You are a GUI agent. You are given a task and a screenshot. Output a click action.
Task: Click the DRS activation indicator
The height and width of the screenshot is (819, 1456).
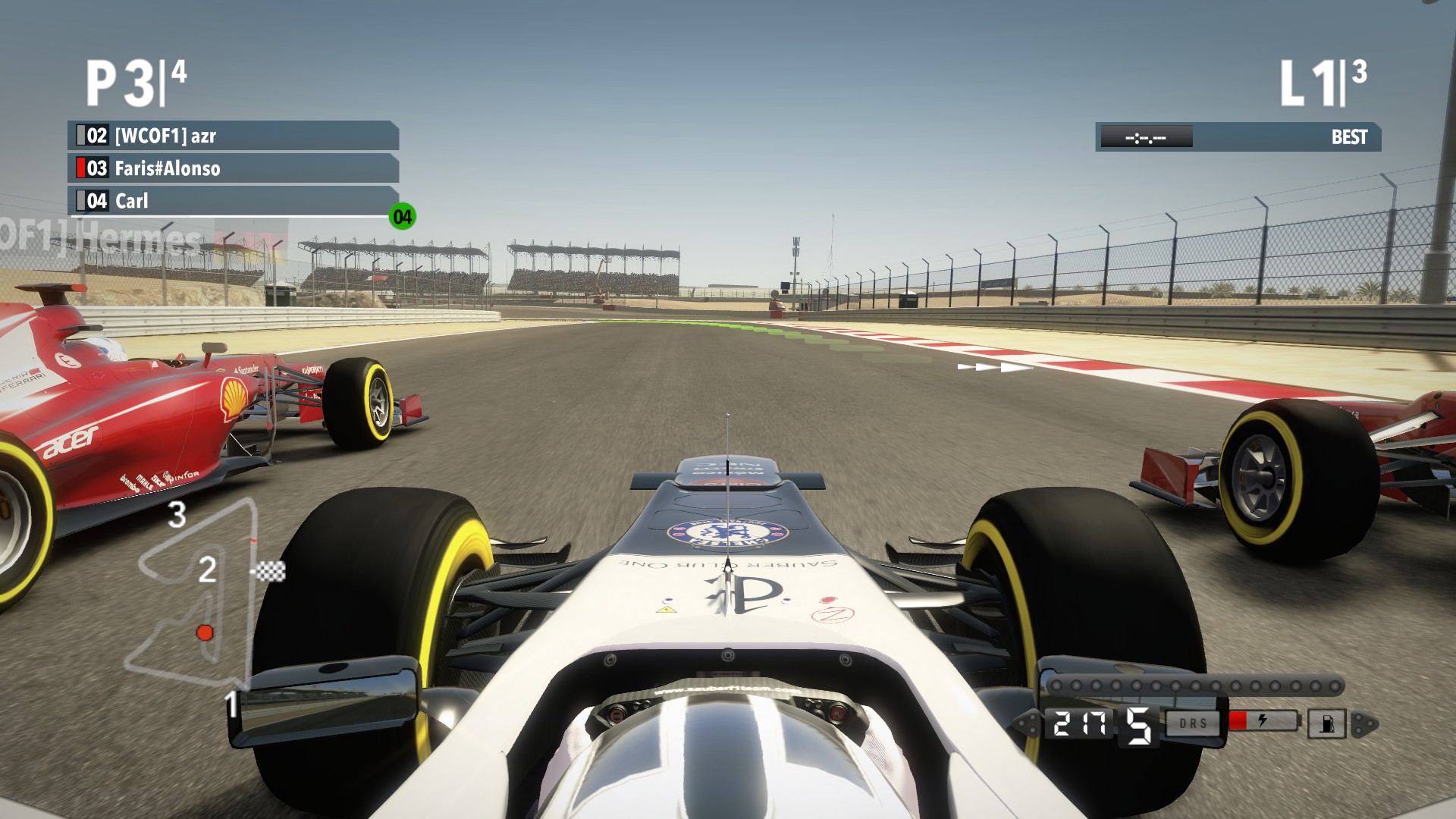(x=1192, y=723)
